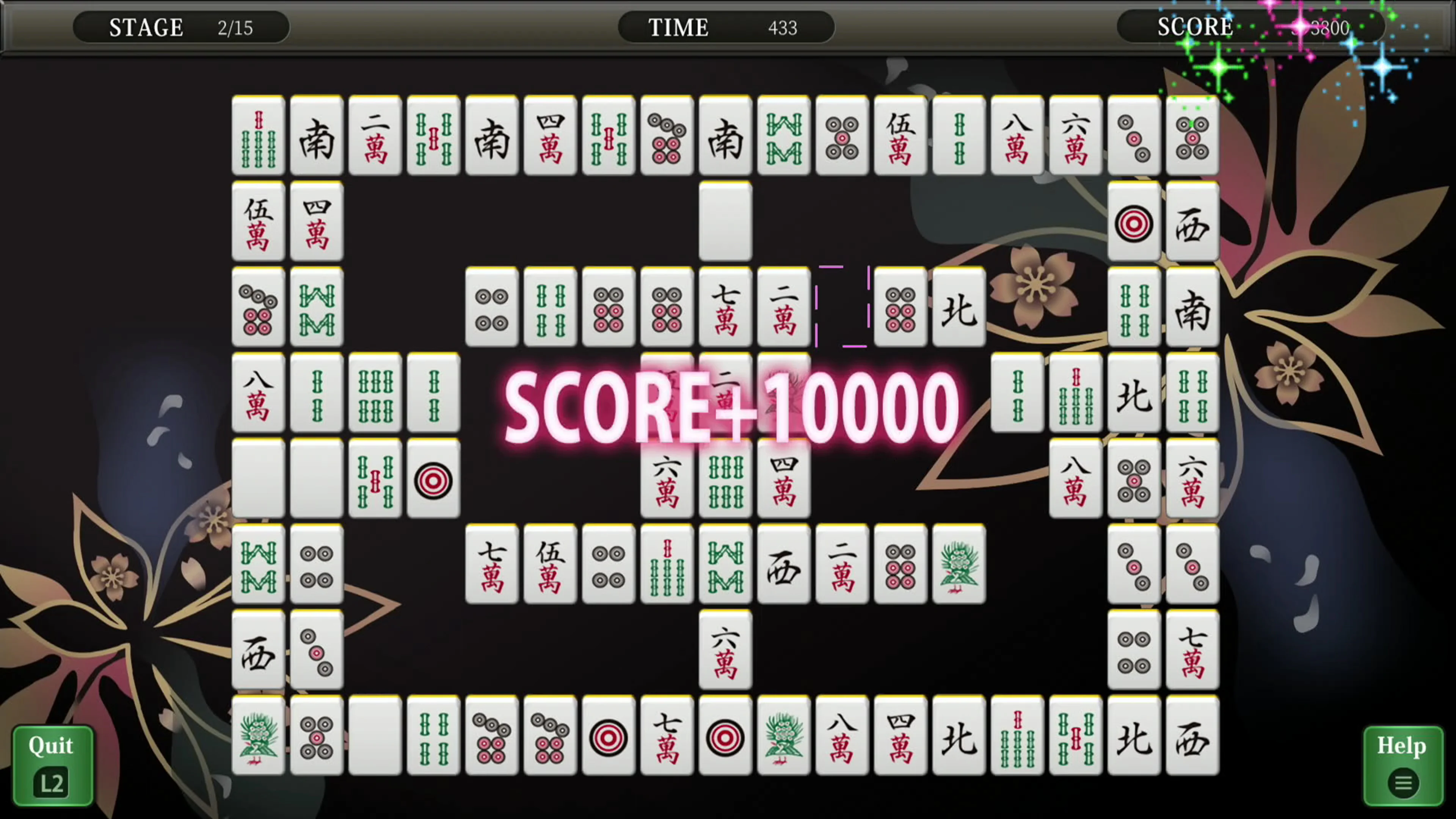
Task: Click the 8 man tile on the right side
Action: (1076, 479)
